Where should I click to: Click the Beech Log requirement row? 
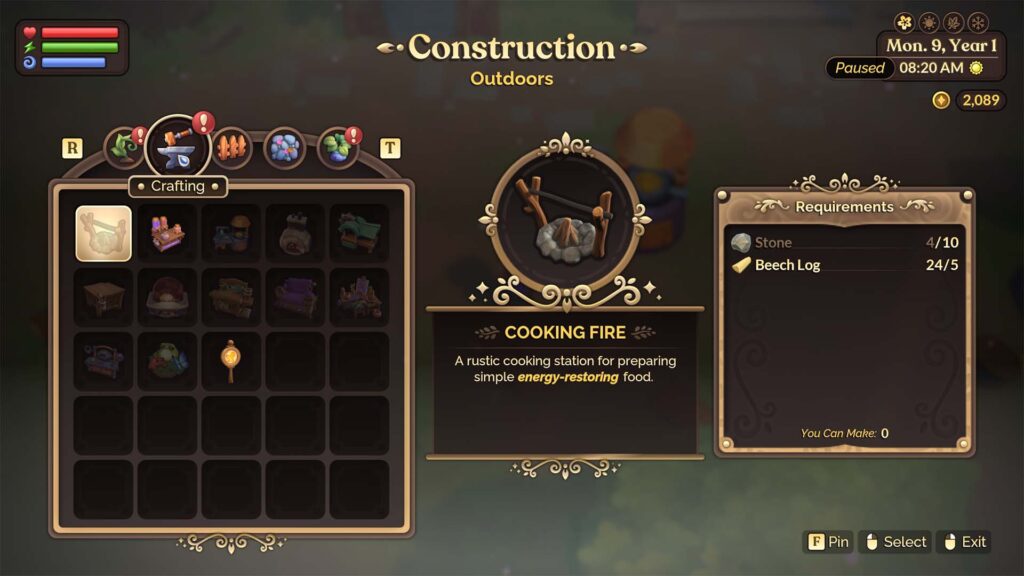(x=845, y=265)
